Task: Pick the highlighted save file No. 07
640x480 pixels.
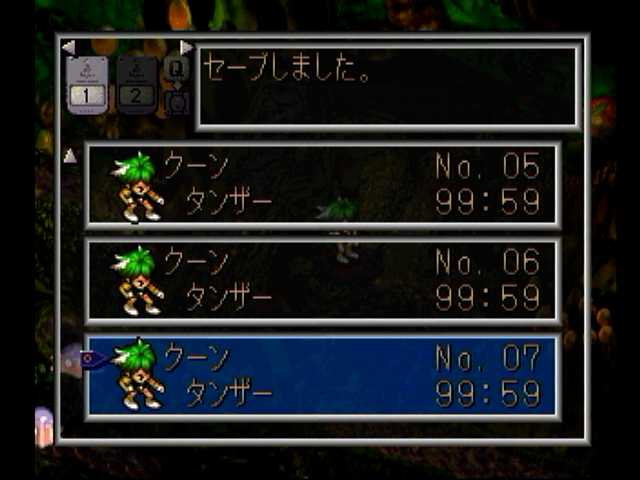Action: (322, 375)
